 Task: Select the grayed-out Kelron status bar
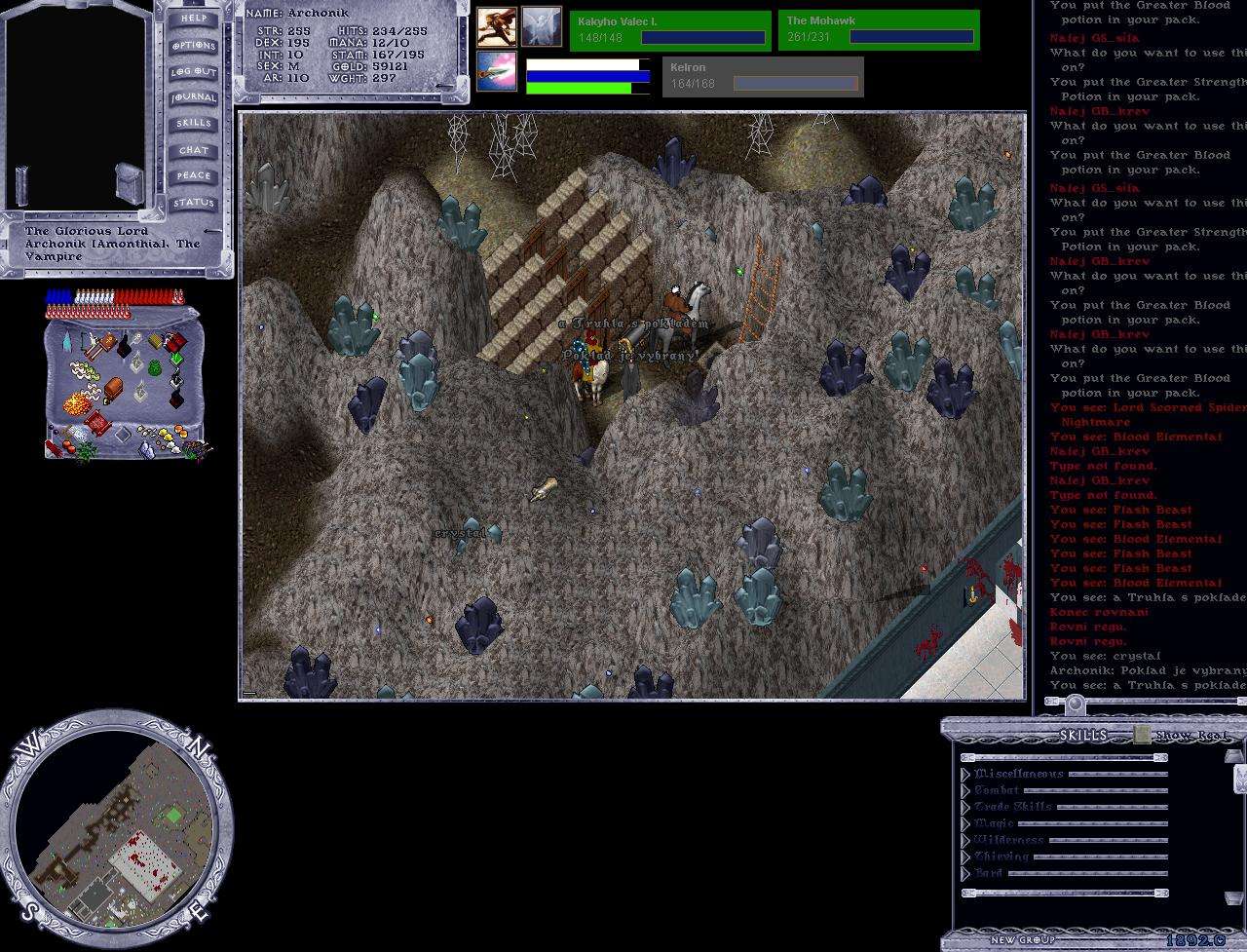pos(762,77)
